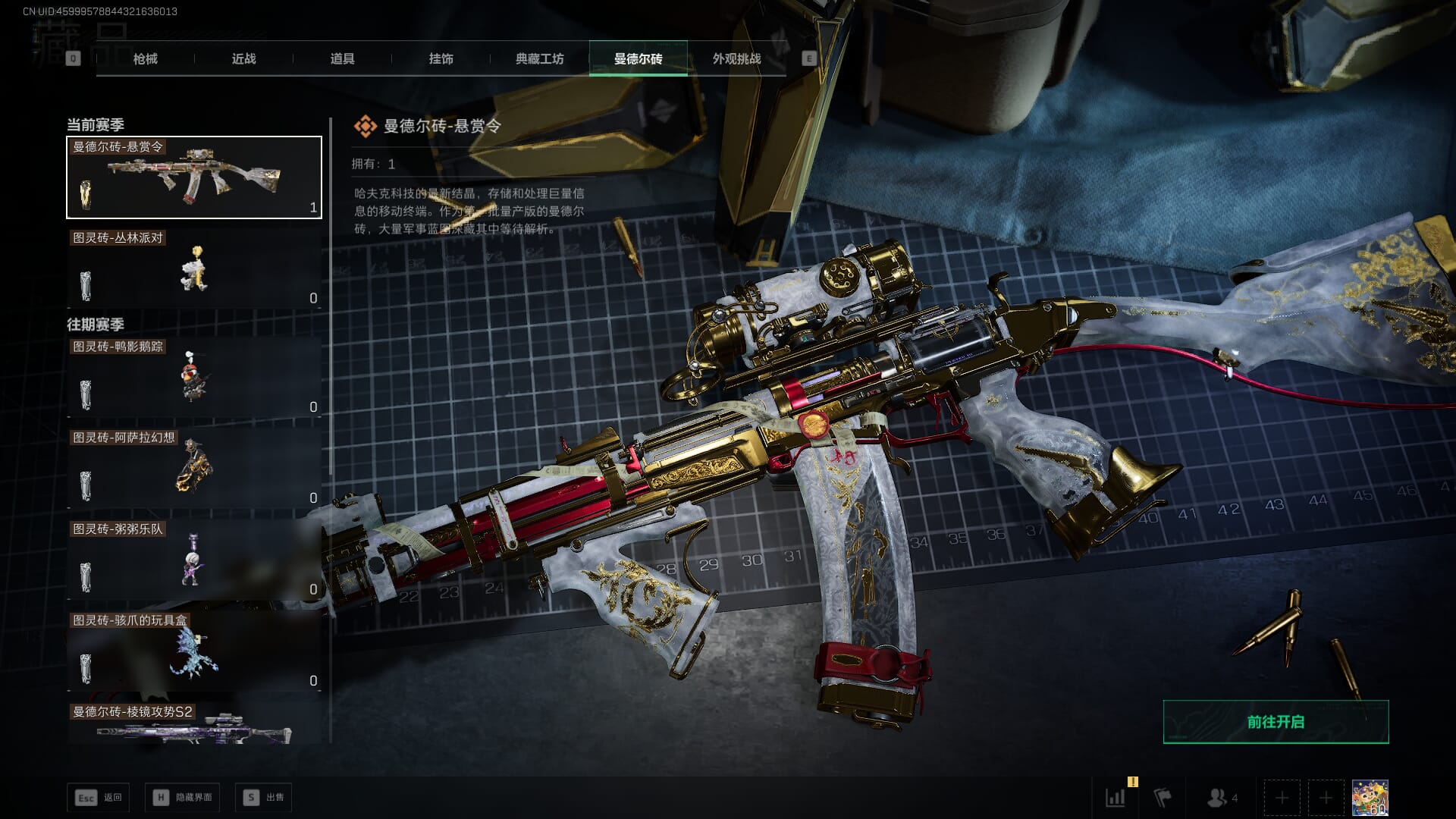This screenshot has width=1456, height=819.
Task: Click 返回 to go back
Action: [x=99, y=798]
